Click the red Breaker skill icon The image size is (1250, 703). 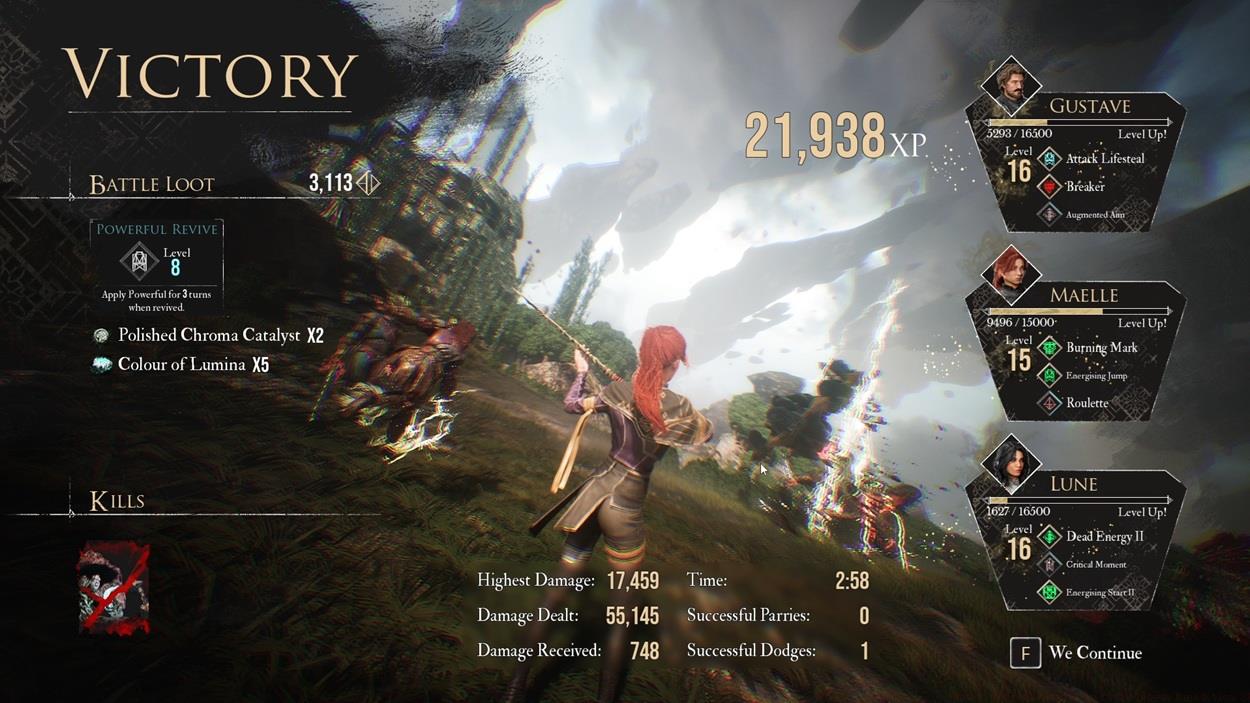[x=1050, y=187]
